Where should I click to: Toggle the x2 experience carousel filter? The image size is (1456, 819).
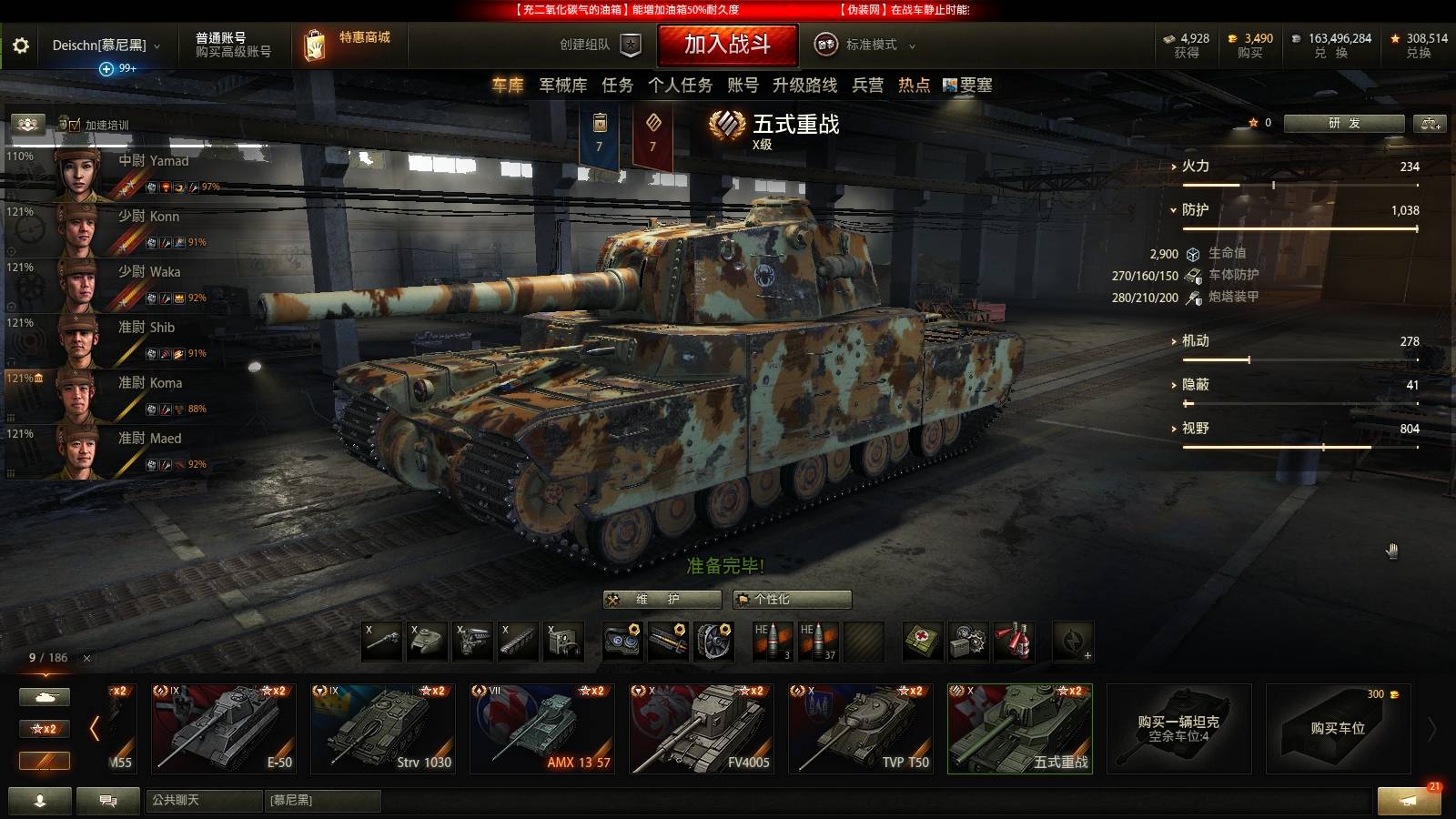coord(44,729)
